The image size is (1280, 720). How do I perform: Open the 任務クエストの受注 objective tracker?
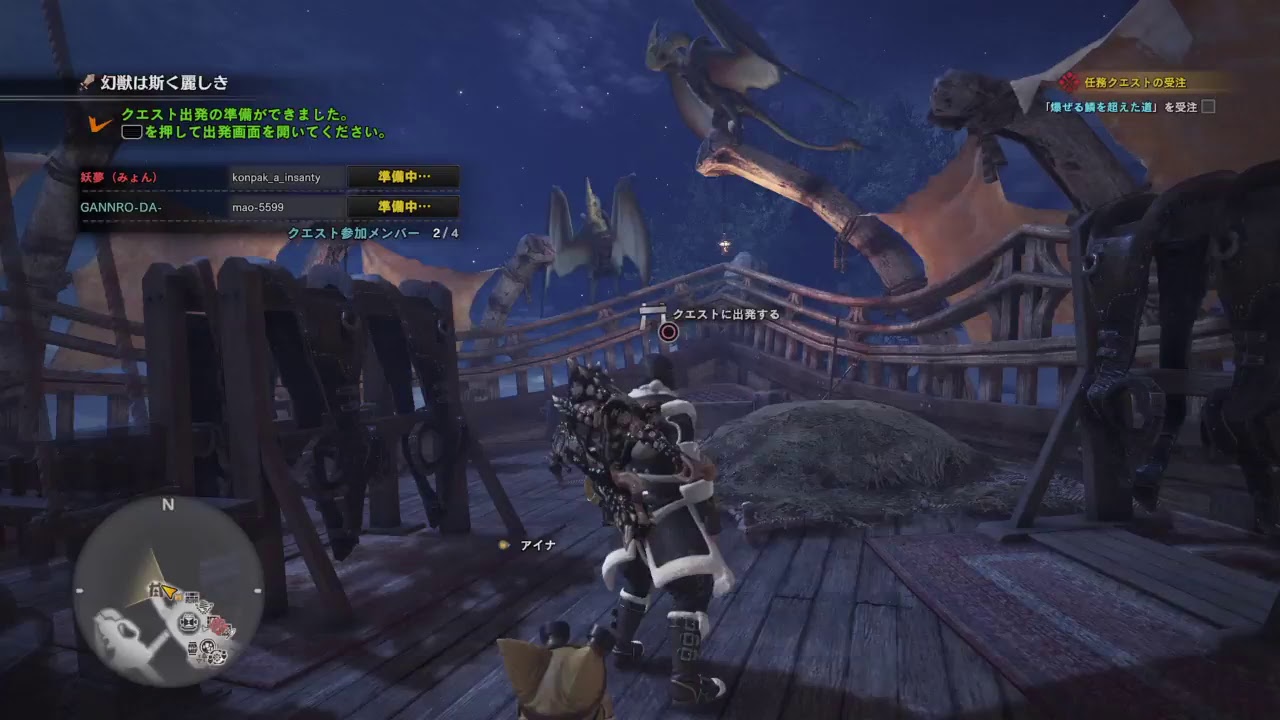[1134, 83]
